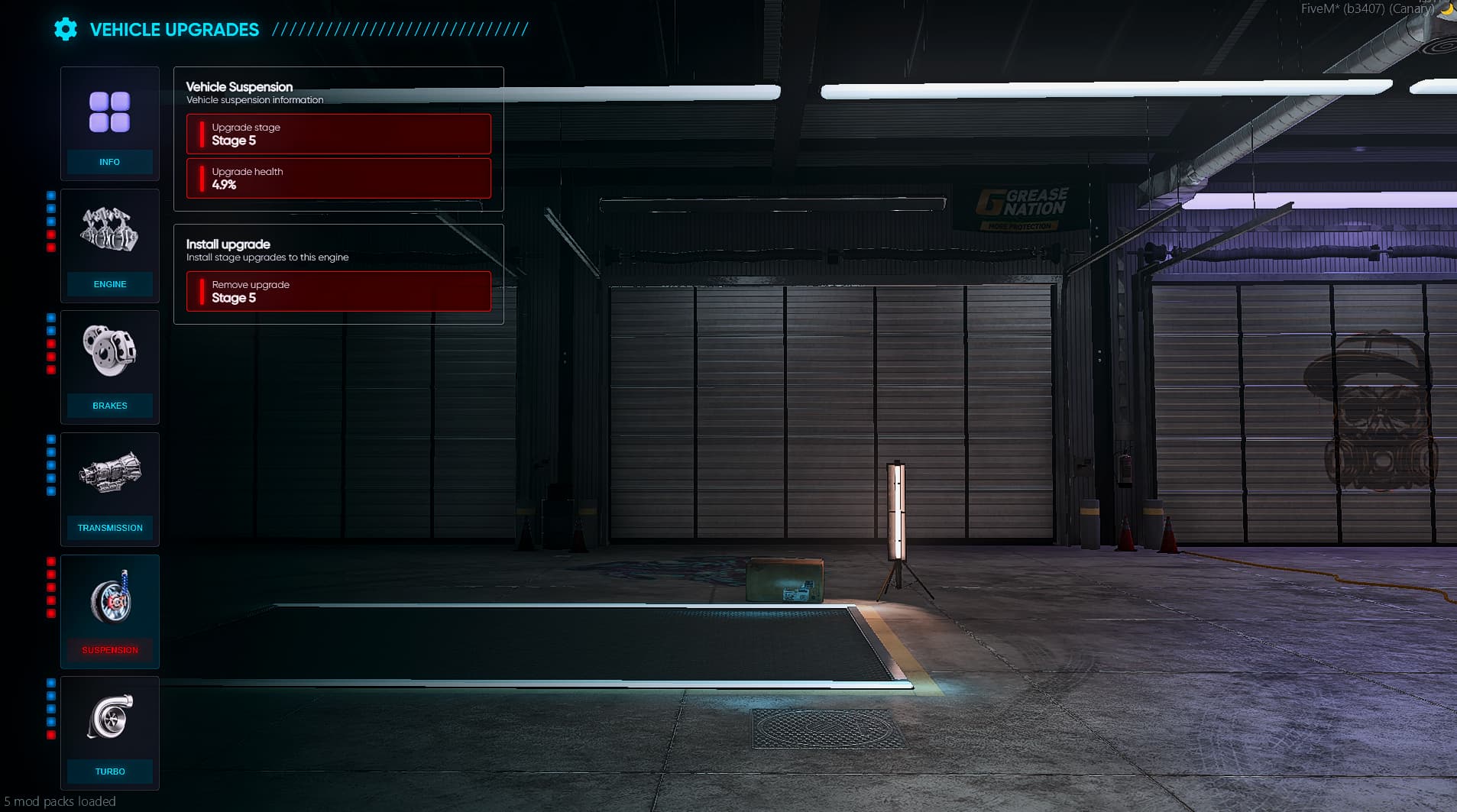Open the Brakes disc icon
This screenshot has height=812, width=1457.
109,351
